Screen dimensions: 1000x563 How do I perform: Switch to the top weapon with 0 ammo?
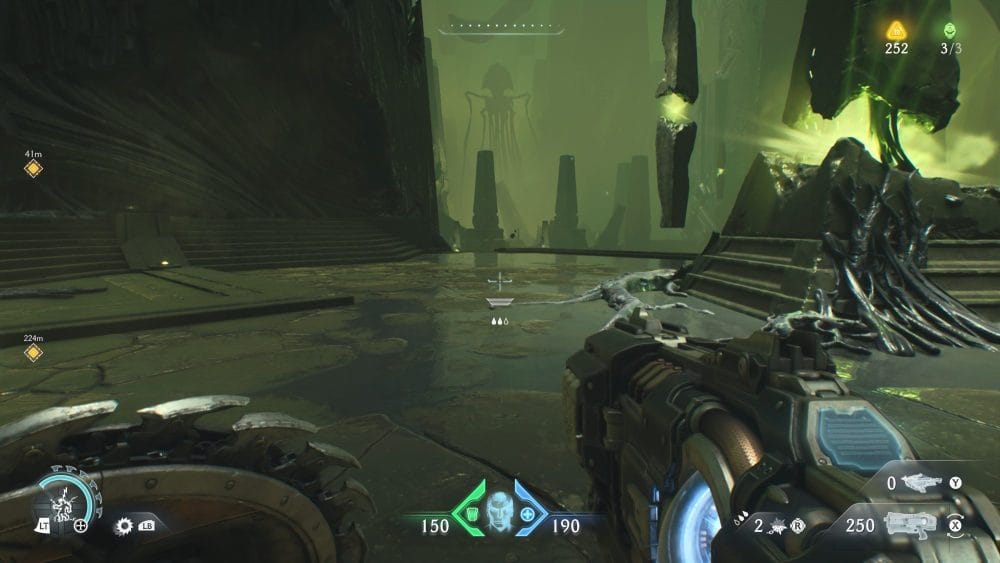coord(922,484)
